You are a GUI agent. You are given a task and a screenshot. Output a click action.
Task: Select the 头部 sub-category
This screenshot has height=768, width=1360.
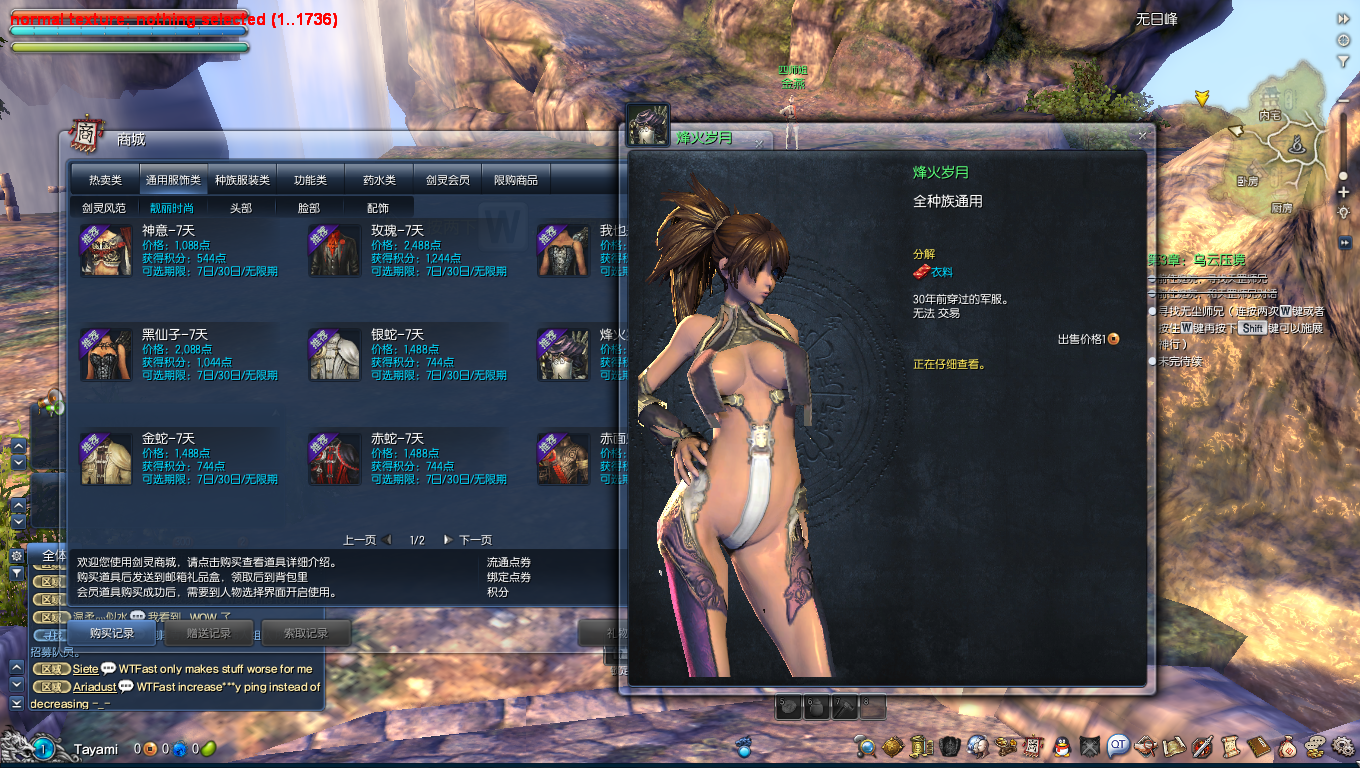pyautogui.click(x=241, y=208)
